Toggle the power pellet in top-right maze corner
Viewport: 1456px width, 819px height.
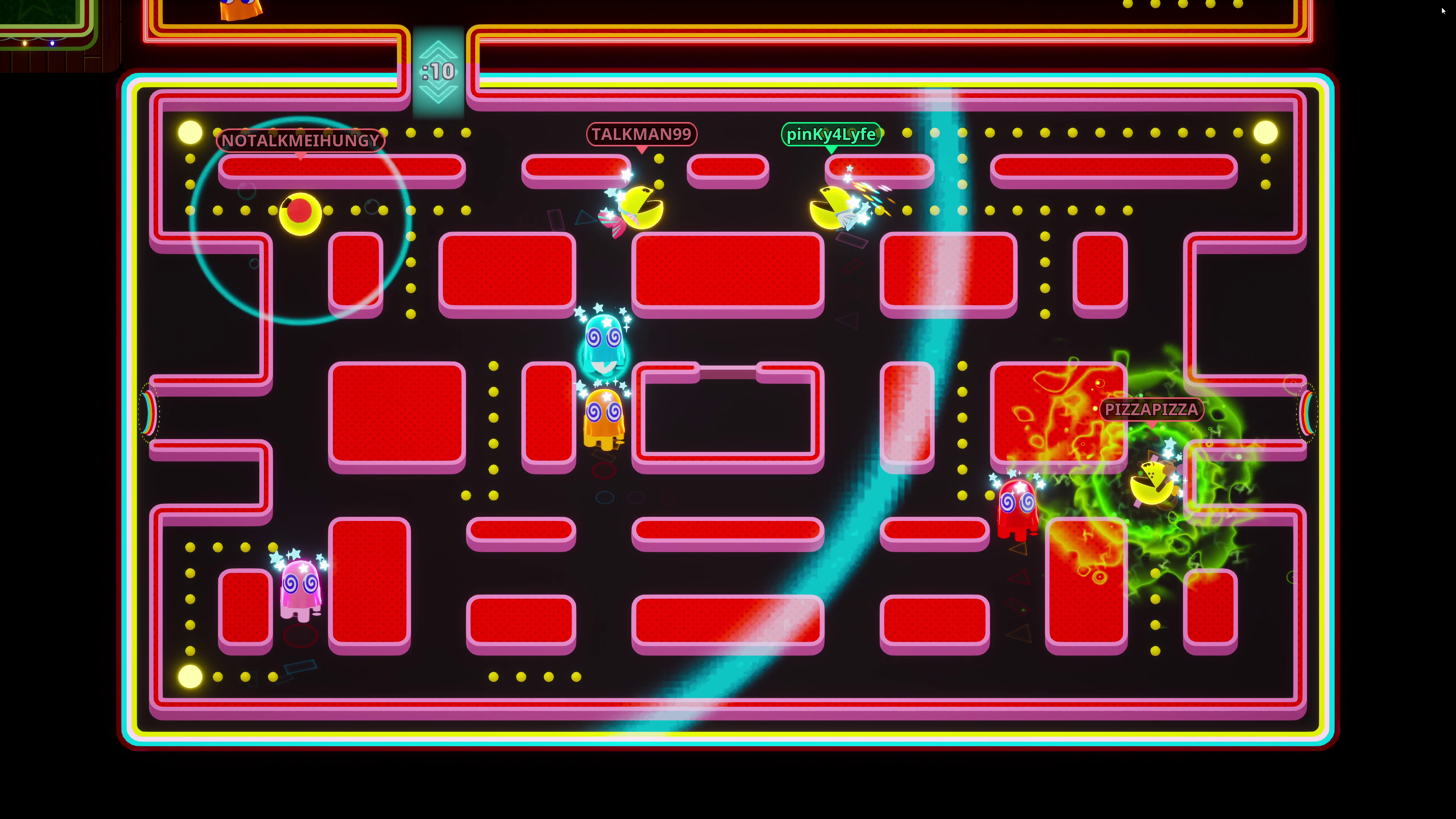(1266, 132)
